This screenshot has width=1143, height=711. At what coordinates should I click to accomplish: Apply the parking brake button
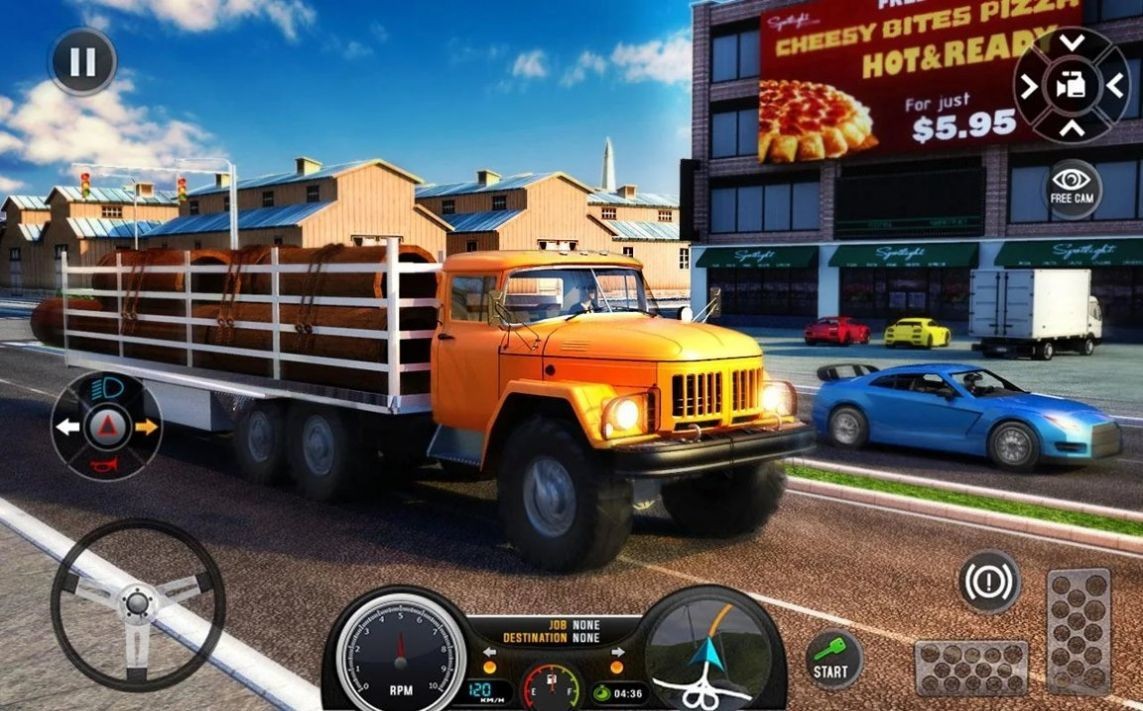[x=989, y=581]
